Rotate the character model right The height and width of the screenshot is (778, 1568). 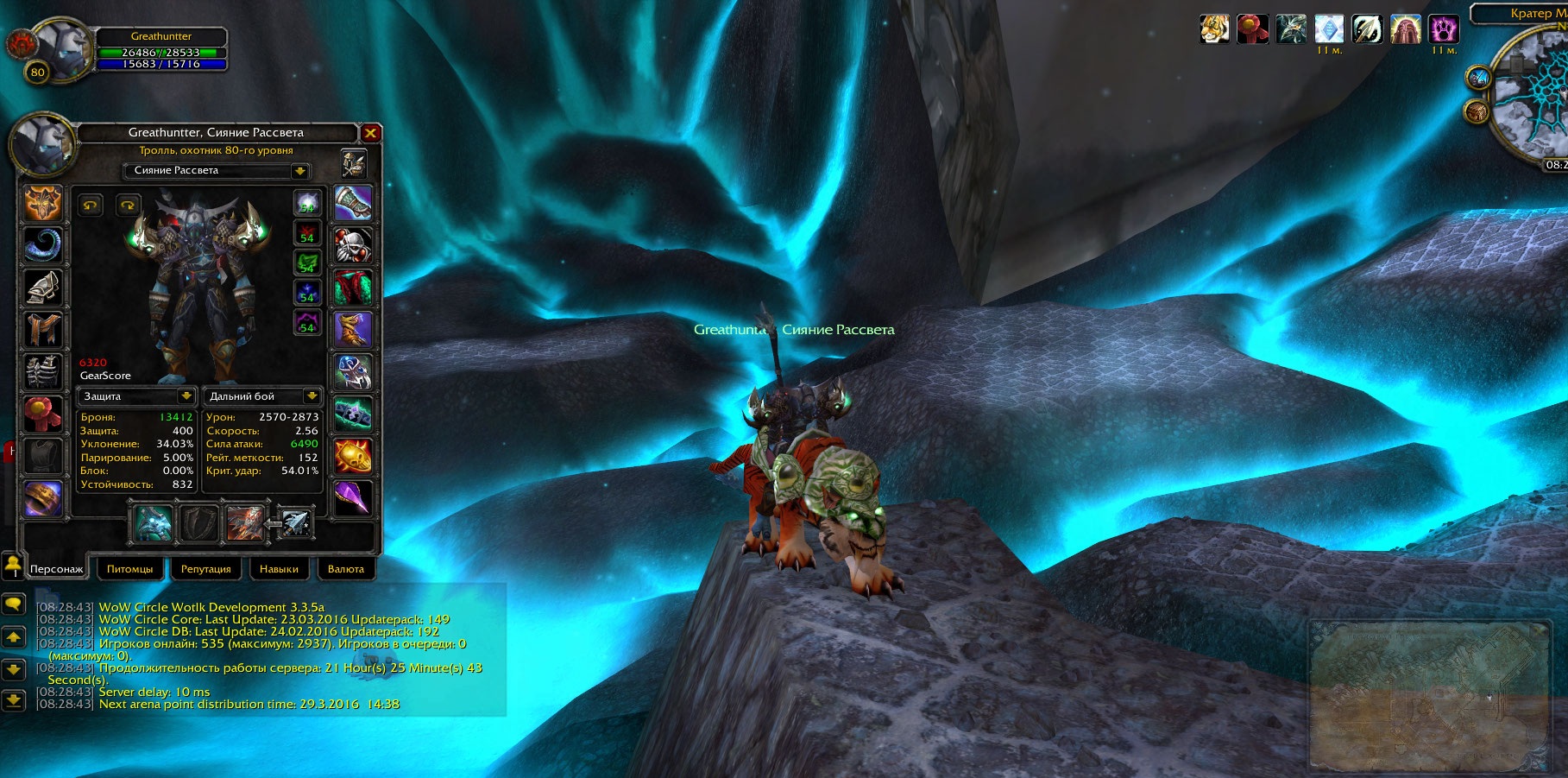point(128,205)
